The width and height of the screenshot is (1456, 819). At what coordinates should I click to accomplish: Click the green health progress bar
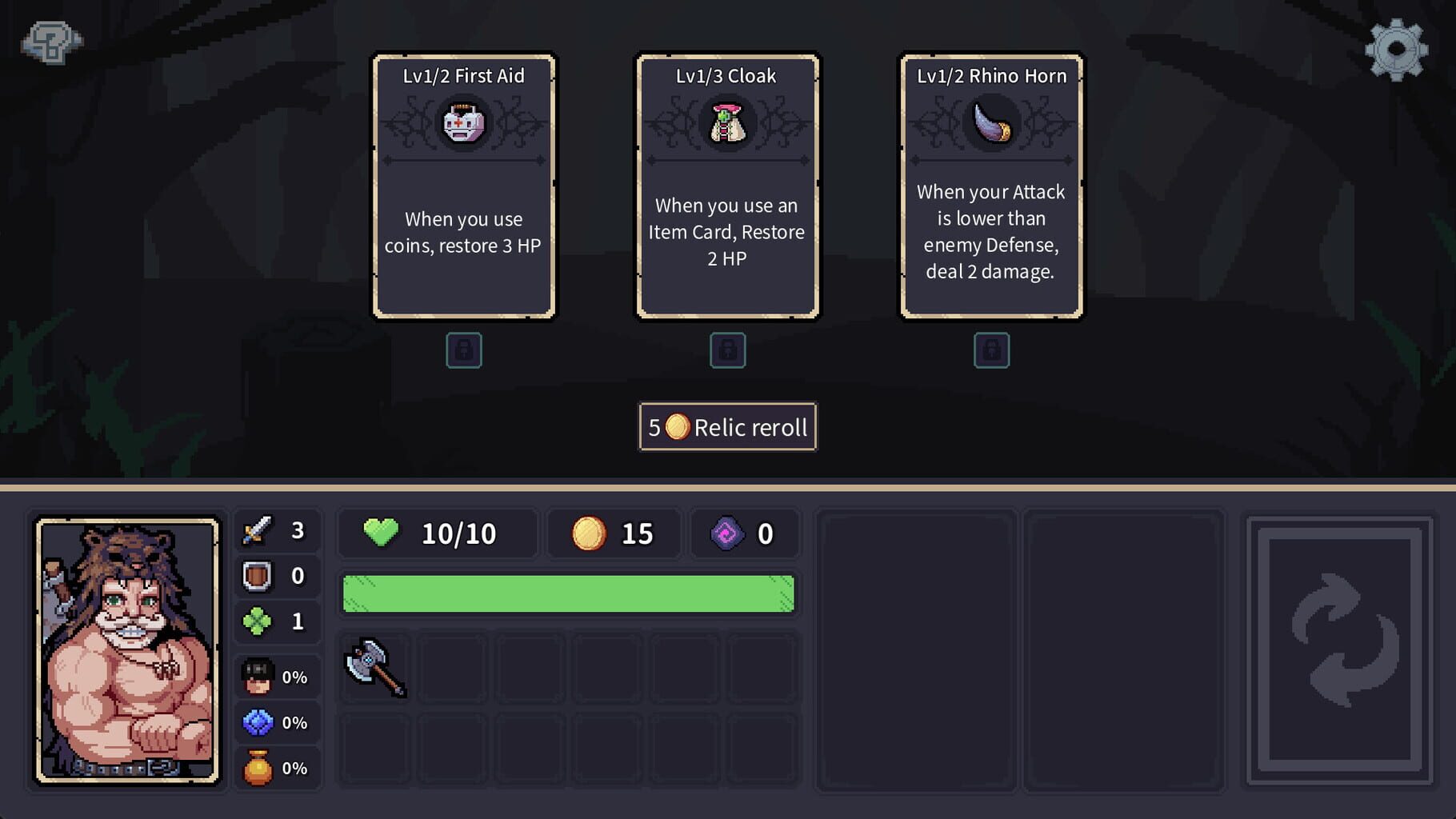point(568,592)
